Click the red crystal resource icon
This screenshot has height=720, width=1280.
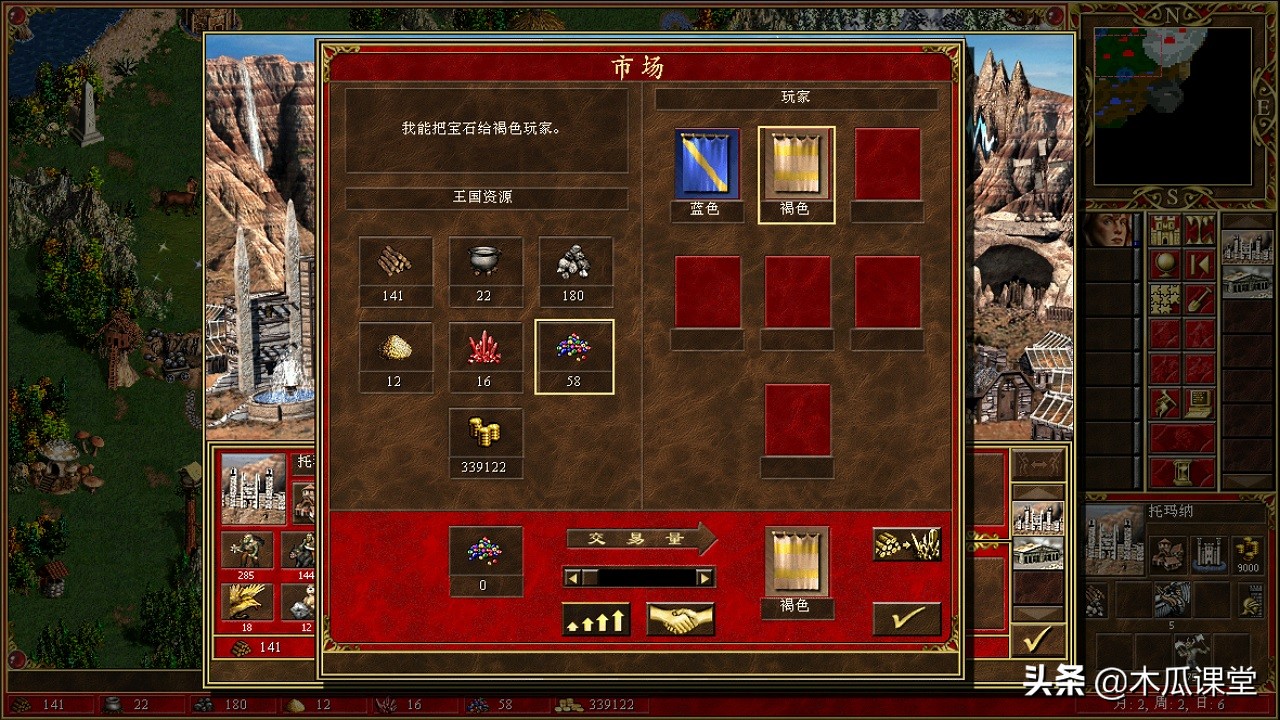485,348
